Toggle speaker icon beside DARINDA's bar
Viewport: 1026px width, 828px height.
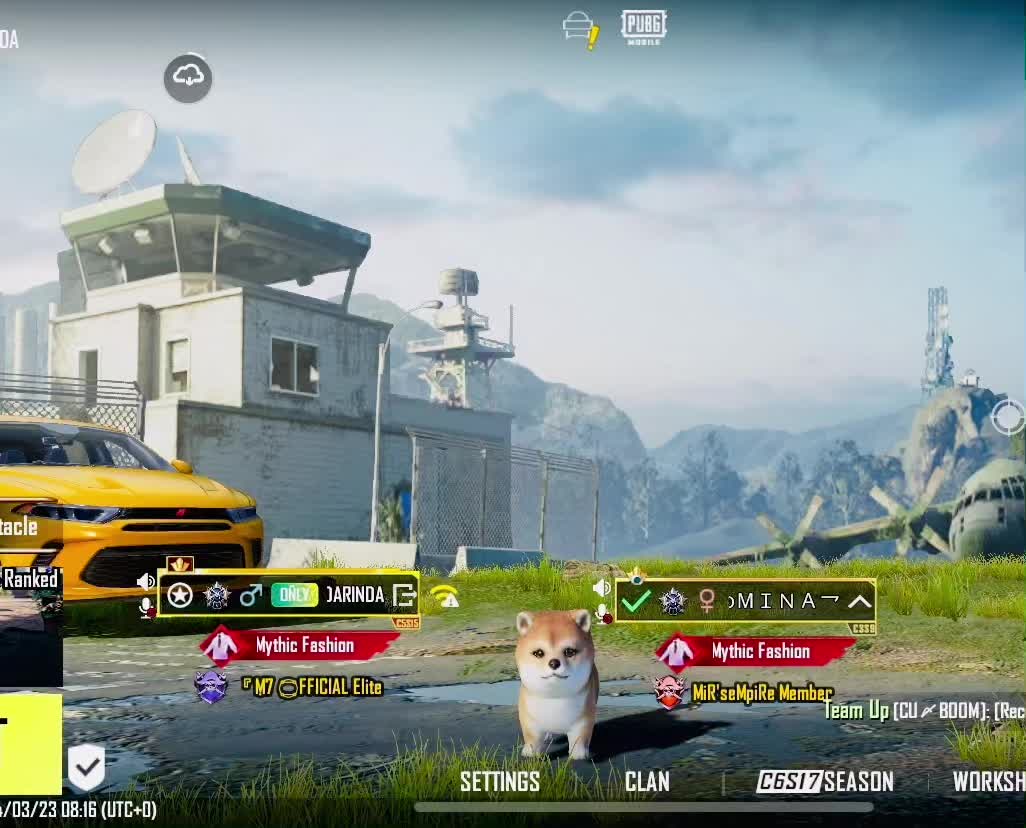click(146, 582)
